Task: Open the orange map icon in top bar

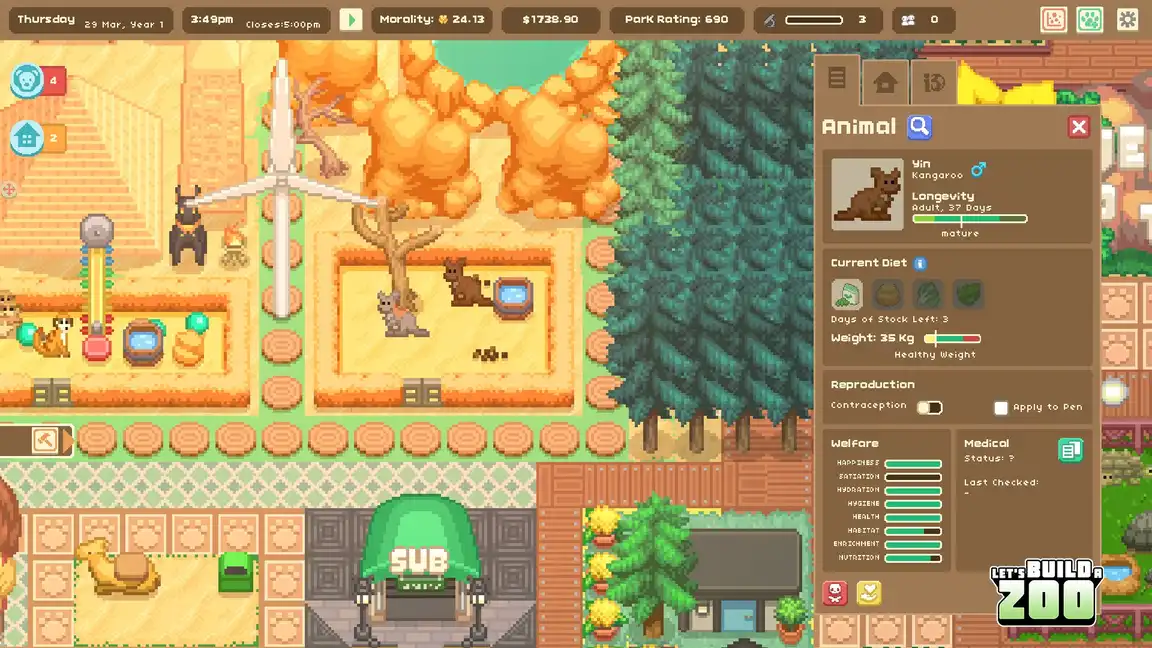Action: pyautogui.click(x=1054, y=19)
